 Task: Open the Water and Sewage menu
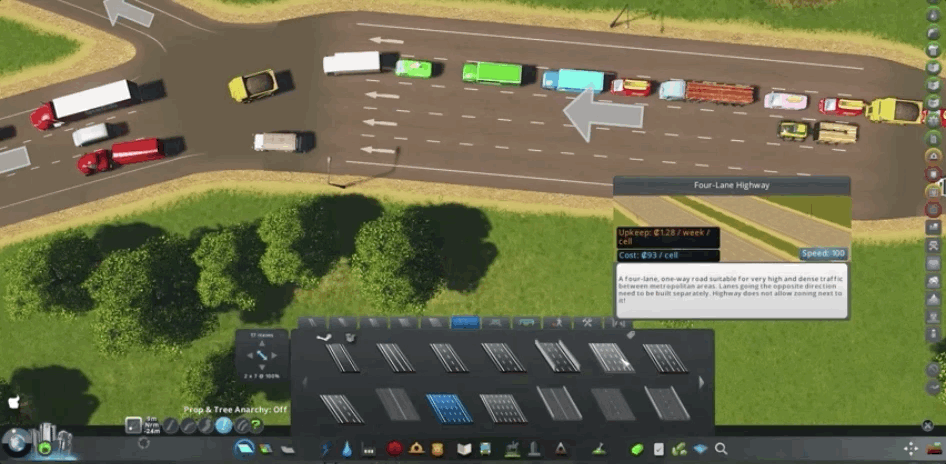(x=347, y=449)
